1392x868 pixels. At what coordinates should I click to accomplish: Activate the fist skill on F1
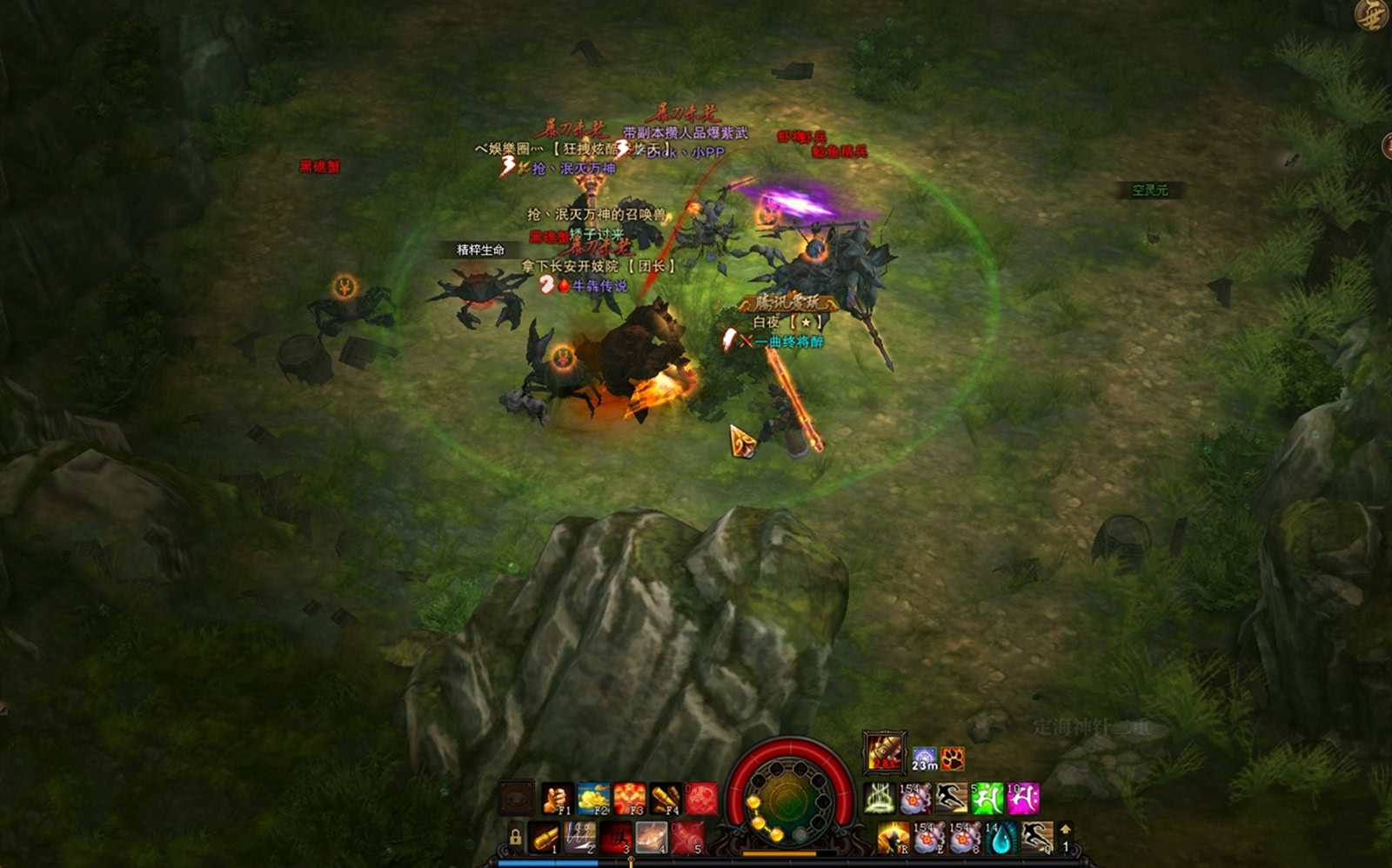coord(557,798)
